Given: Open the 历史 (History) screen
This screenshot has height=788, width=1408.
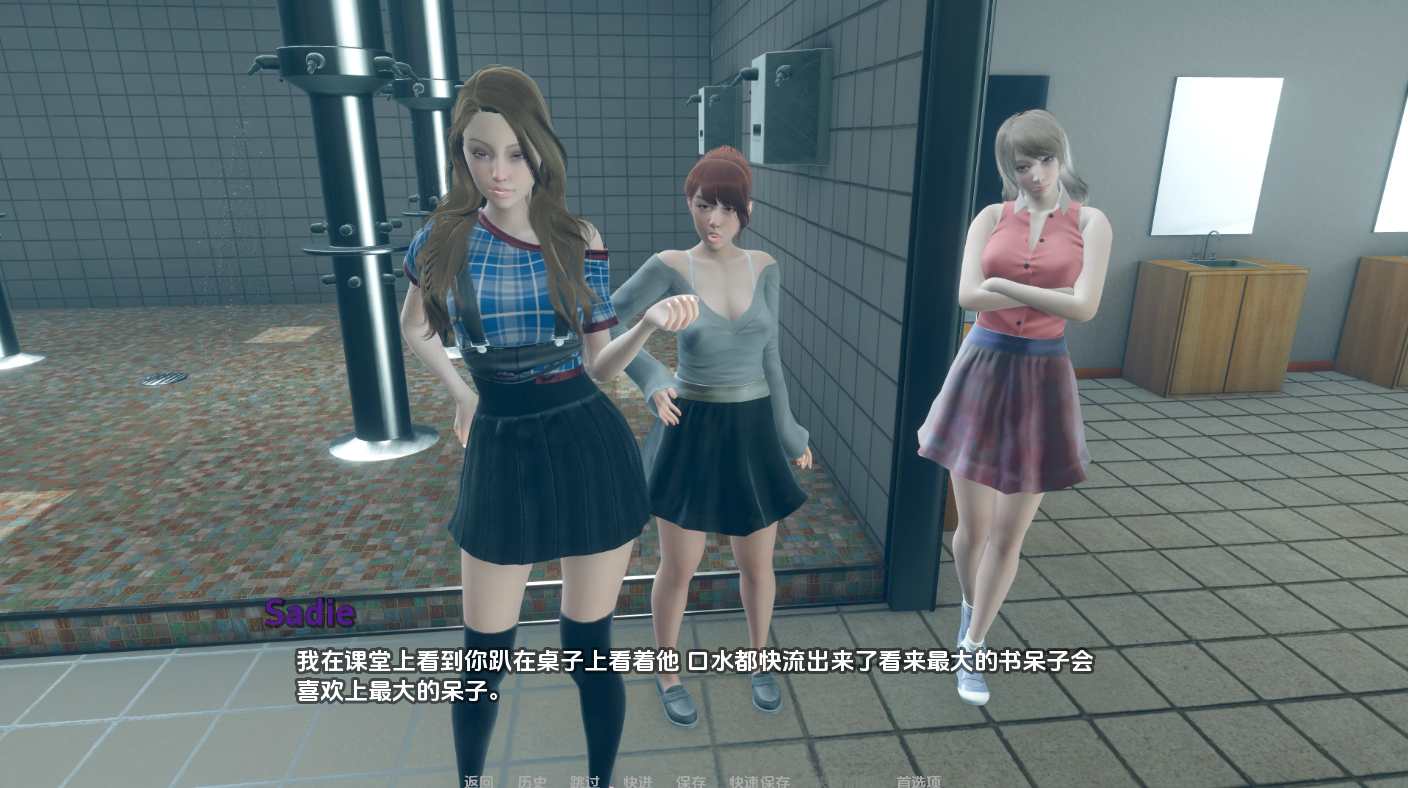Looking at the screenshot, I should [x=535, y=782].
